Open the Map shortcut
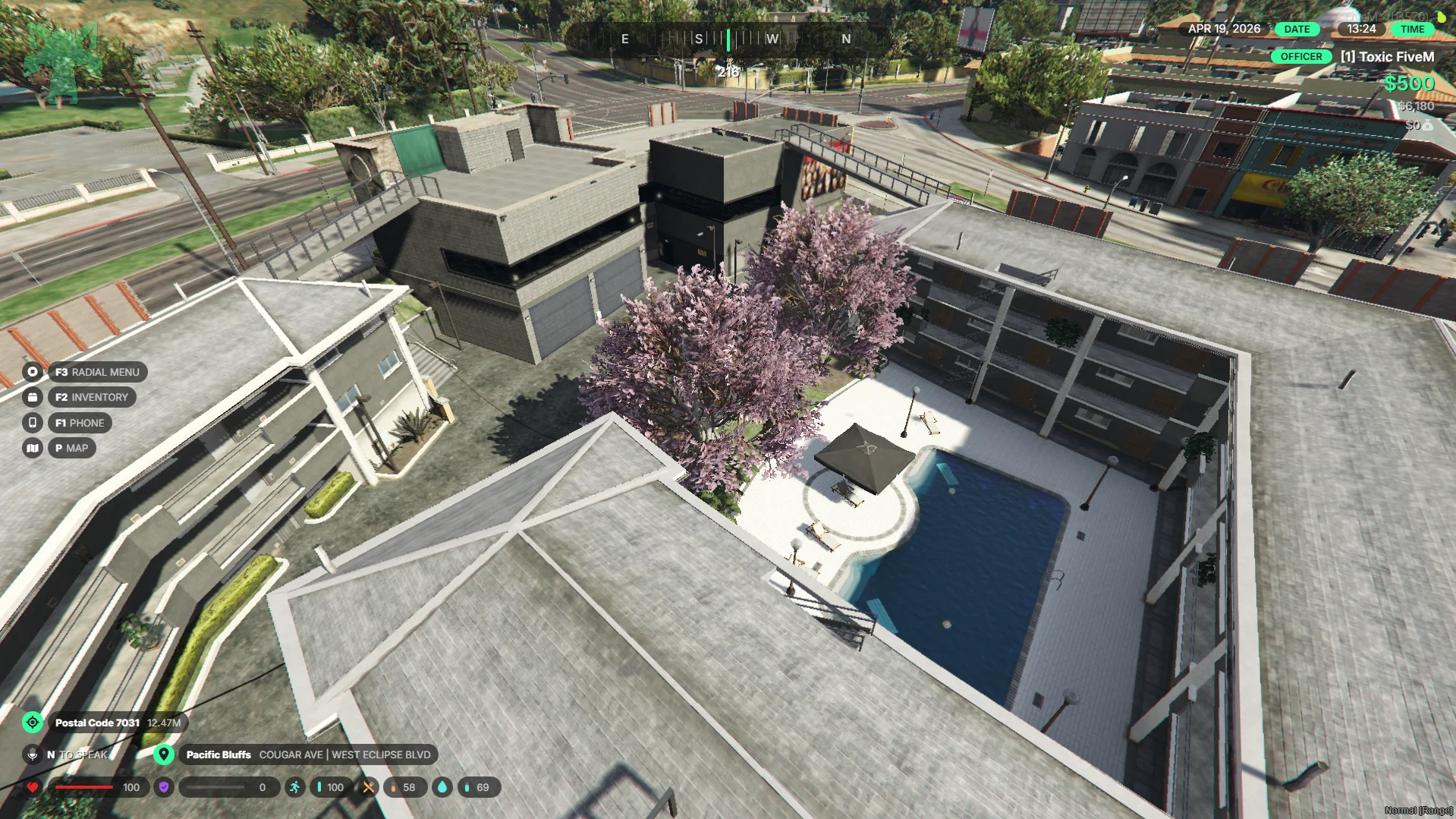Screen dimensions: 1456x819 71,448
